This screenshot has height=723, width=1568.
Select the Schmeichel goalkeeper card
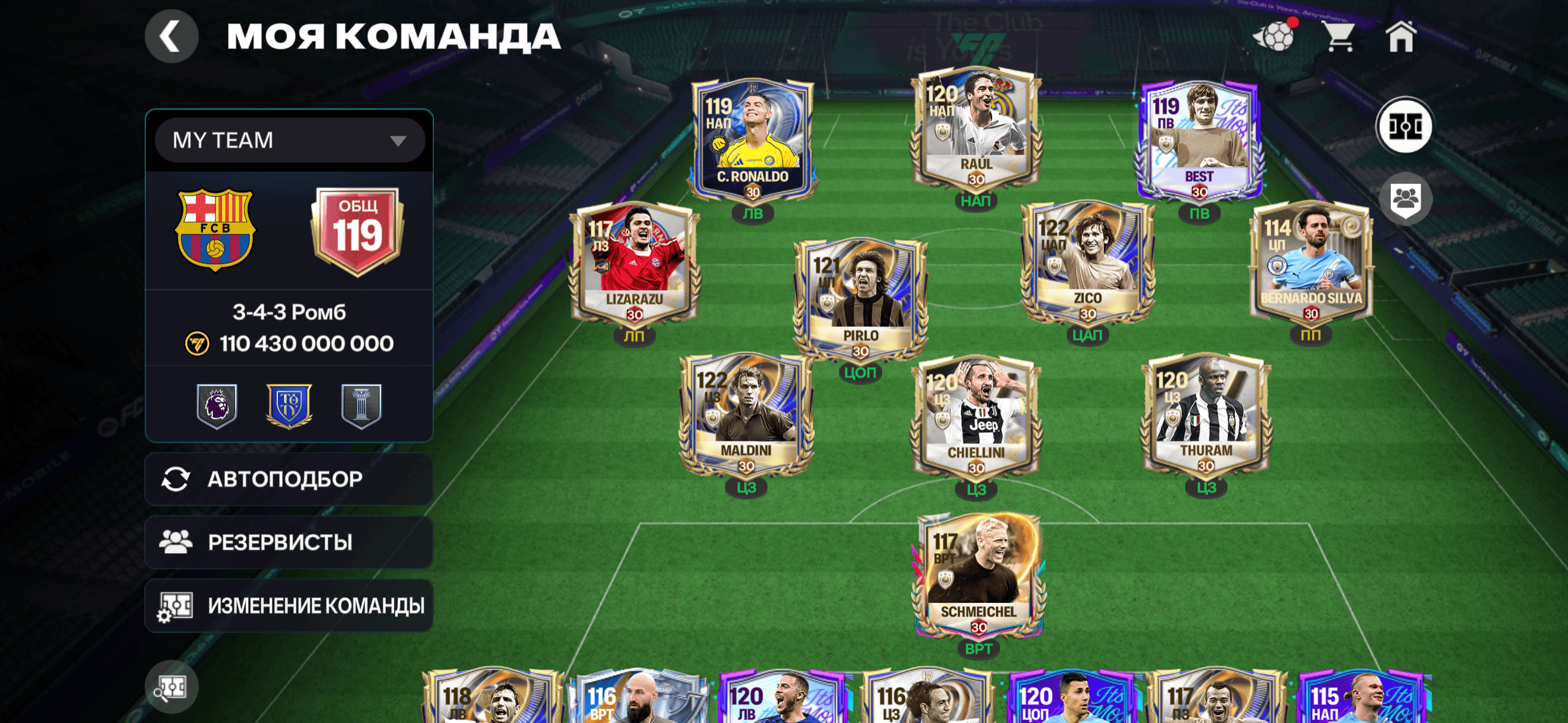(x=979, y=576)
